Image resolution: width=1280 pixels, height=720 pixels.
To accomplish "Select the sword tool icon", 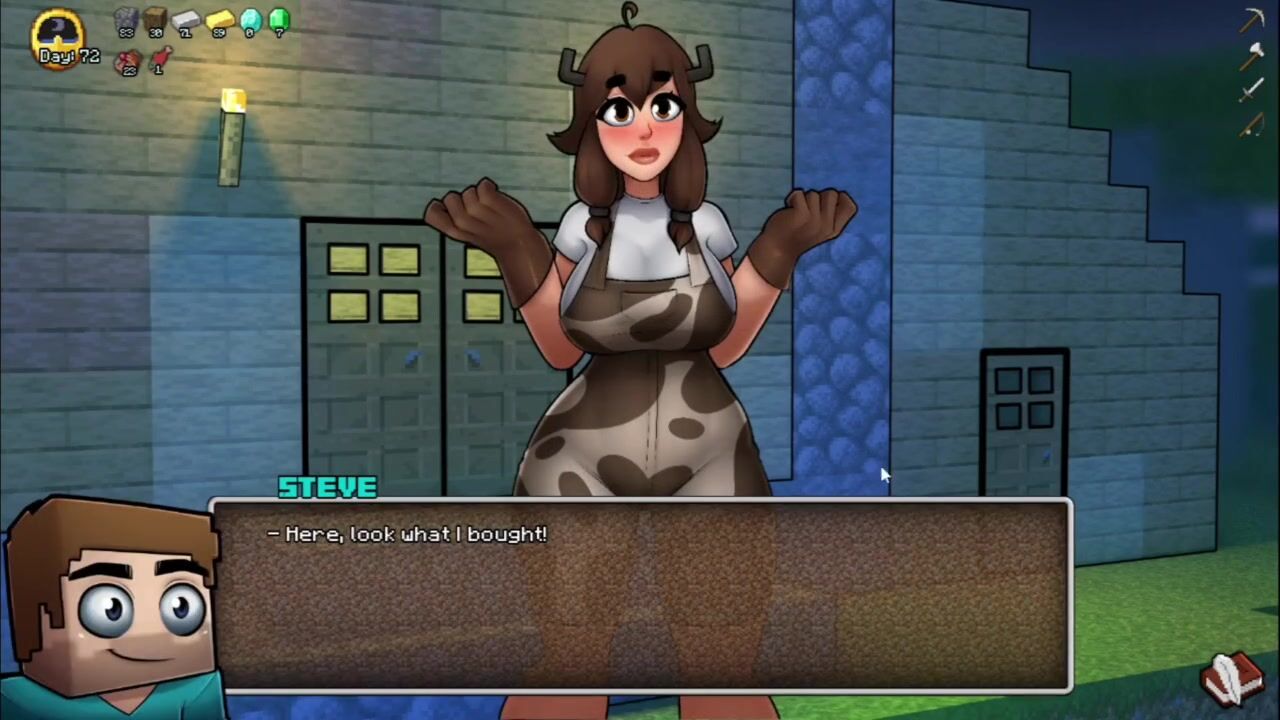I will (1251, 92).
